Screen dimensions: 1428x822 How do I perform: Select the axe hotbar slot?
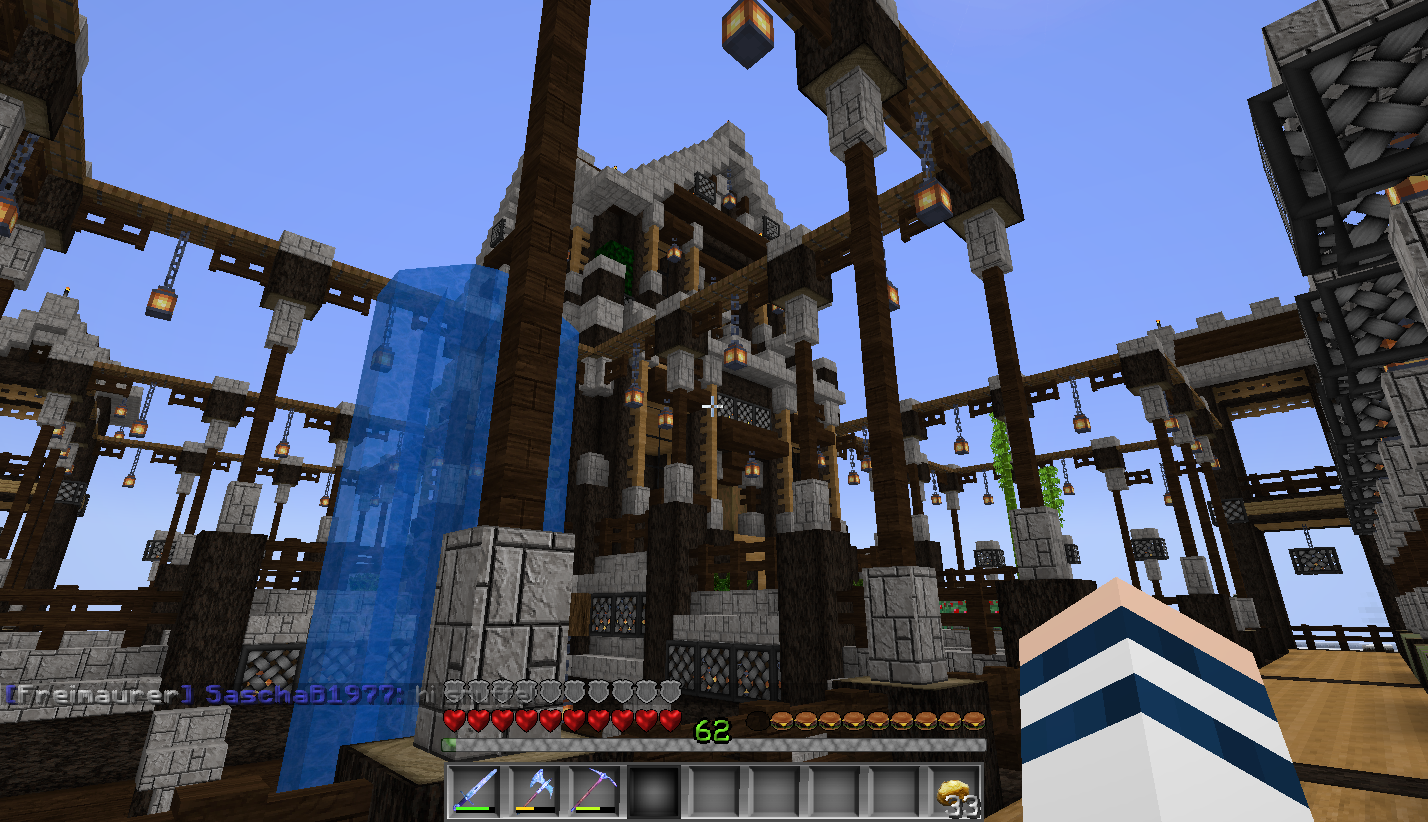click(534, 792)
